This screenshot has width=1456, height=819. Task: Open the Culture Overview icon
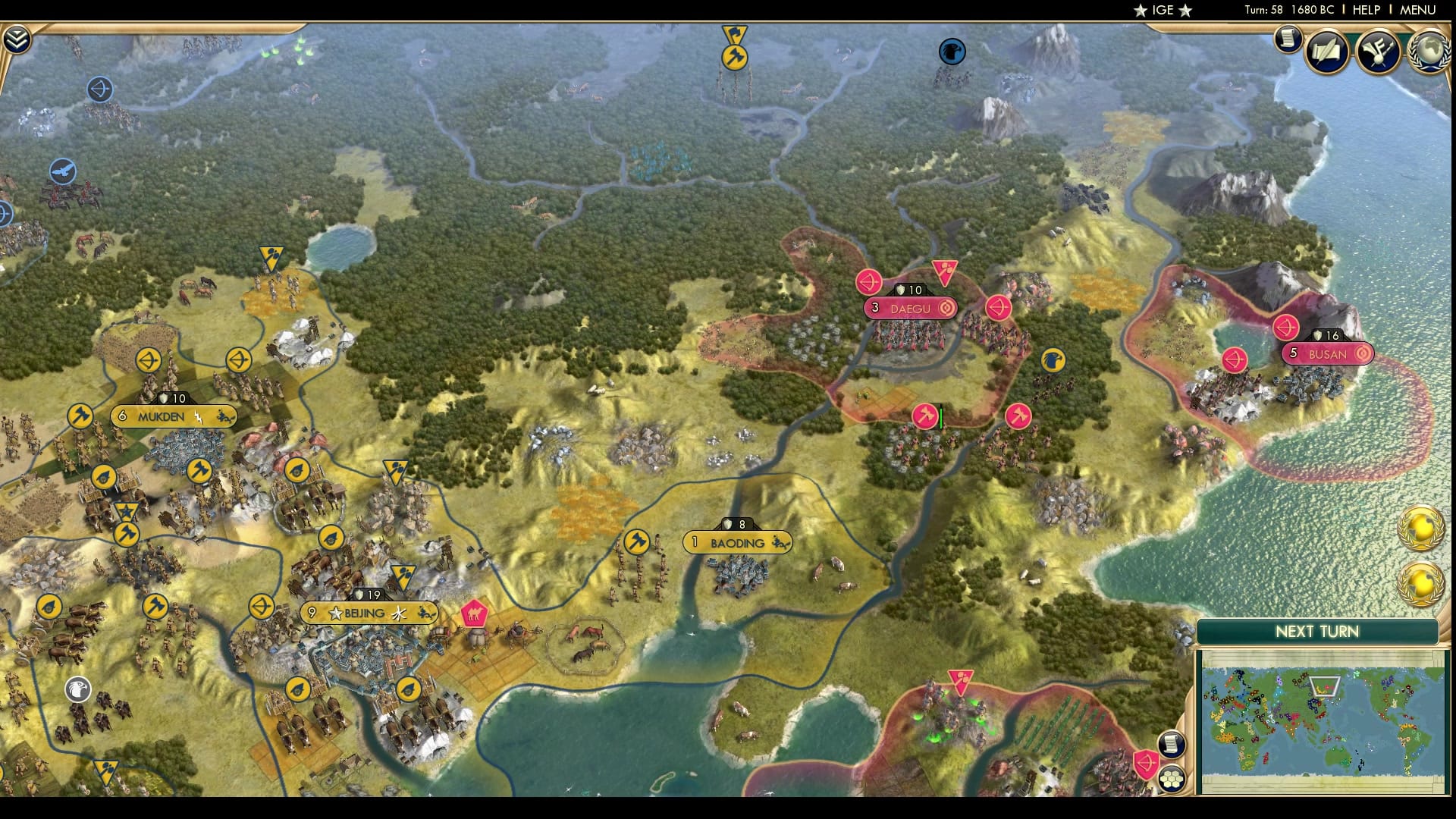tap(1380, 52)
